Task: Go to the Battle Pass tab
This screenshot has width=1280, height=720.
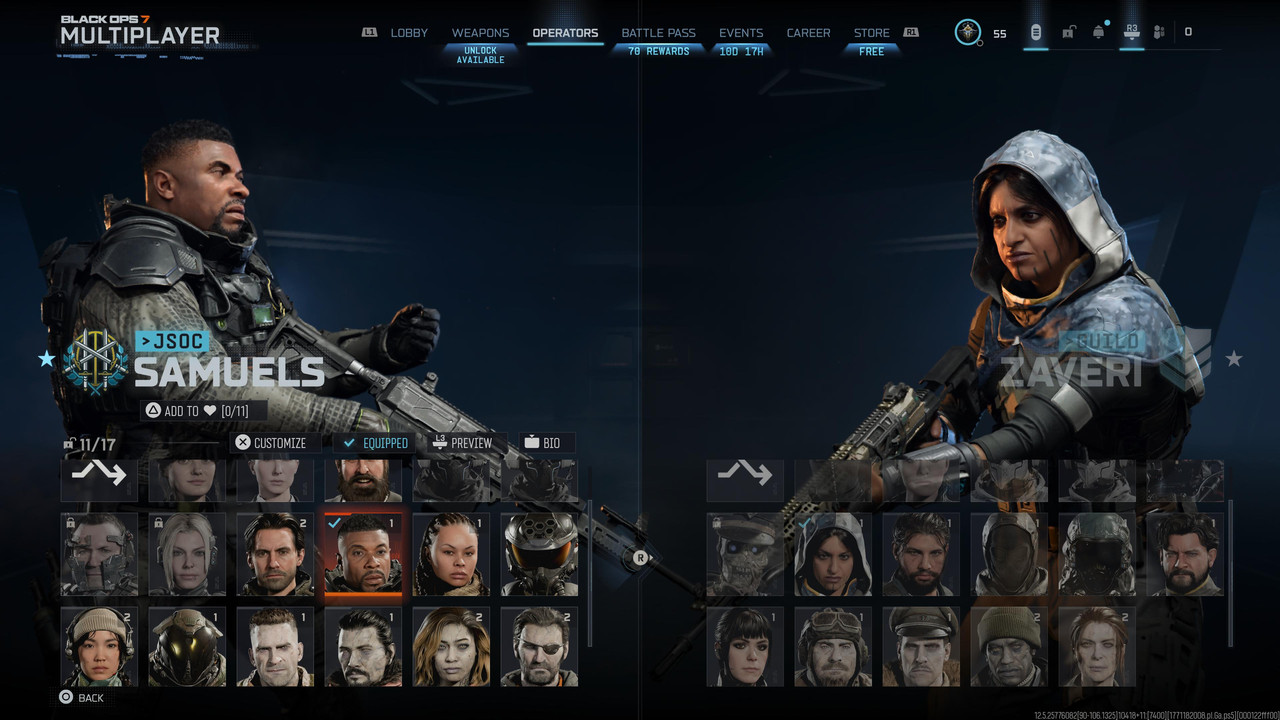Action: pyautogui.click(x=658, y=33)
